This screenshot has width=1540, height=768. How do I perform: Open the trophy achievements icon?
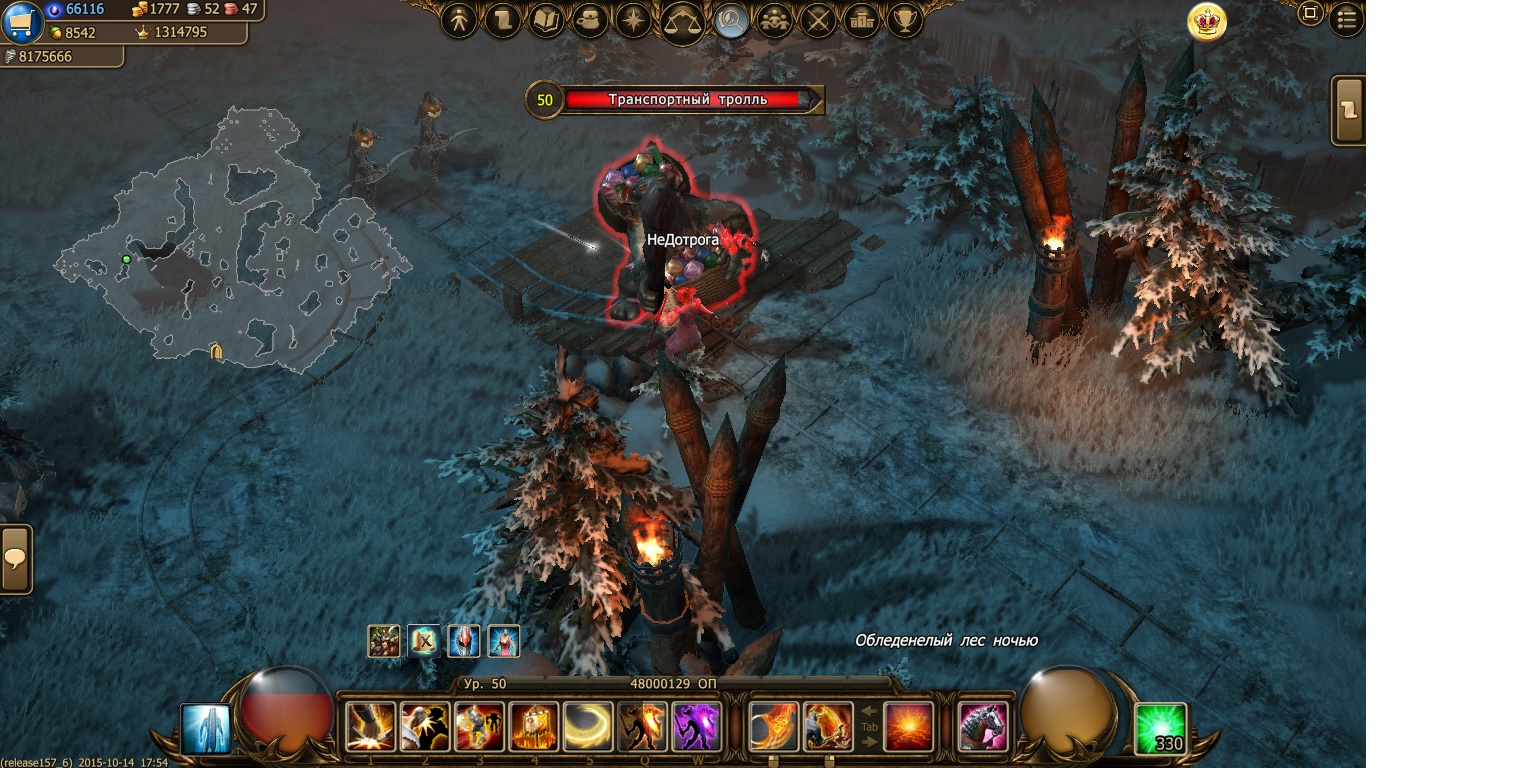pyautogui.click(x=905, y=20)
